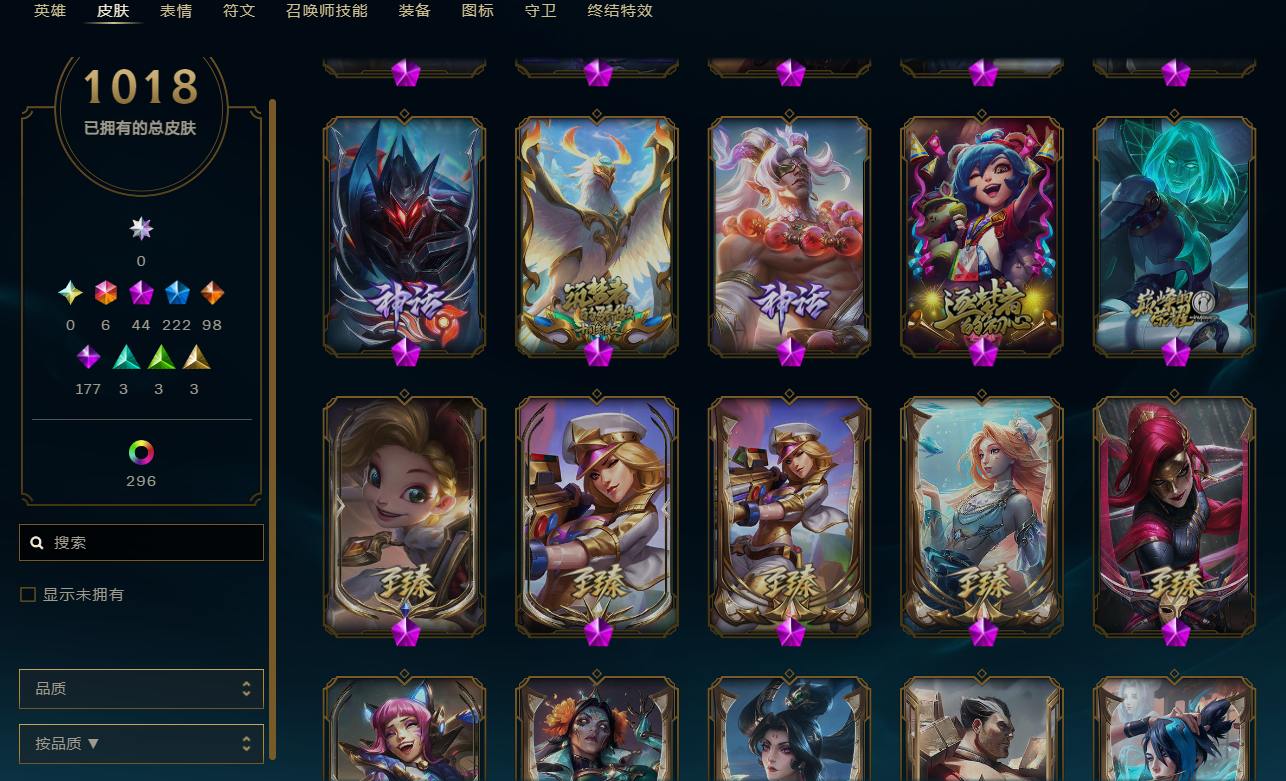Switch to the 图标 tab
The width and height of the screenshot is (1286, 781).
477,11
